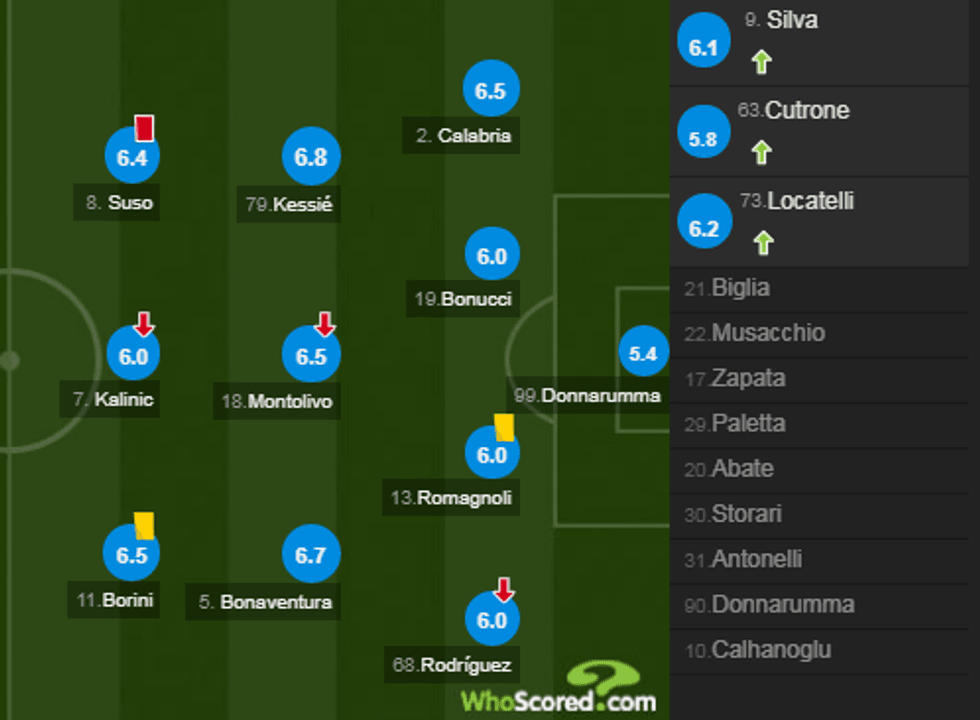980x720 pixels.
Task: Select the goalkeeper Donnarumma's 5.4 rating
Action: tap(643, 353)
